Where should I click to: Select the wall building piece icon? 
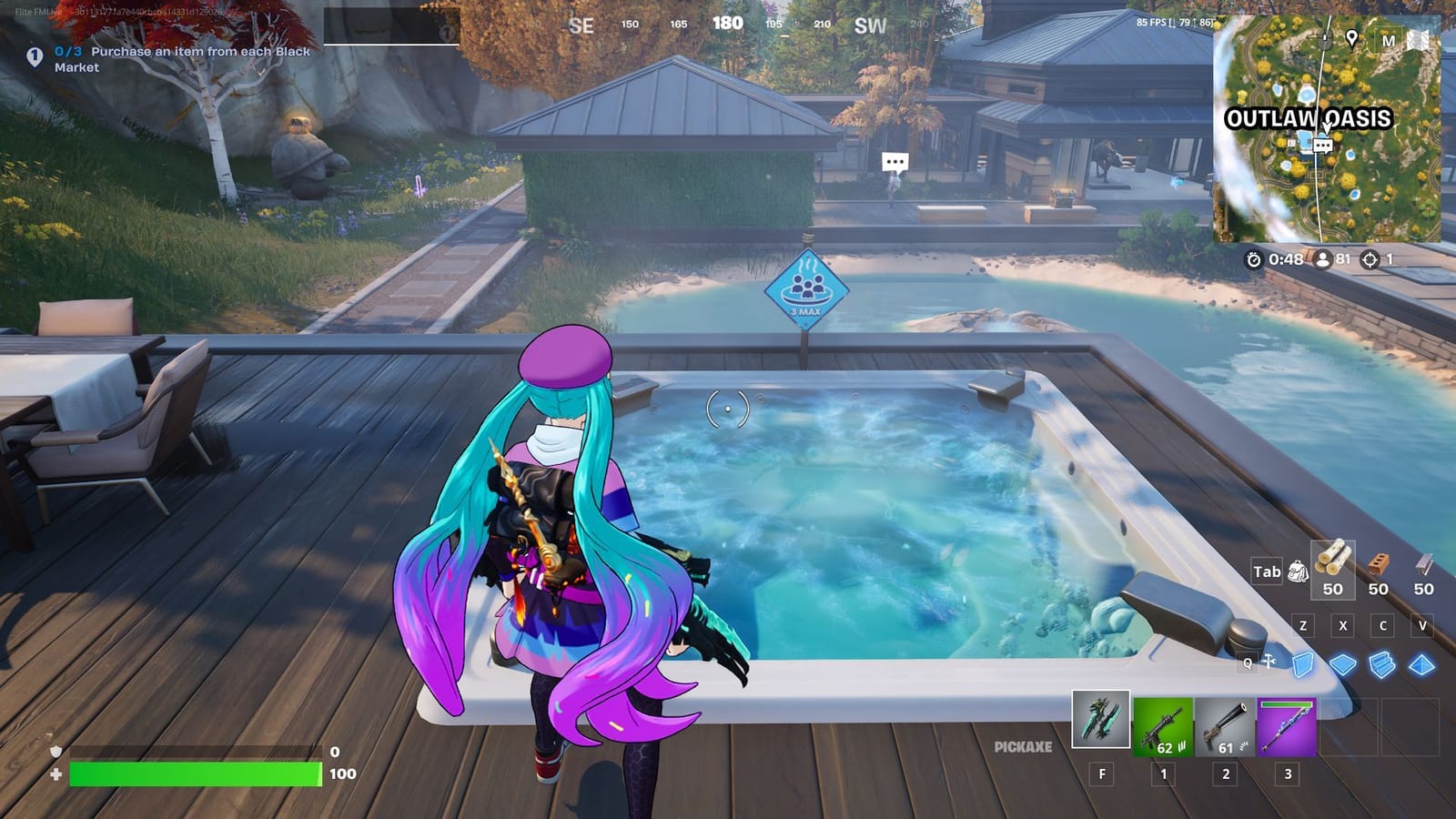pyautogui.click(x=1304, y=664)
